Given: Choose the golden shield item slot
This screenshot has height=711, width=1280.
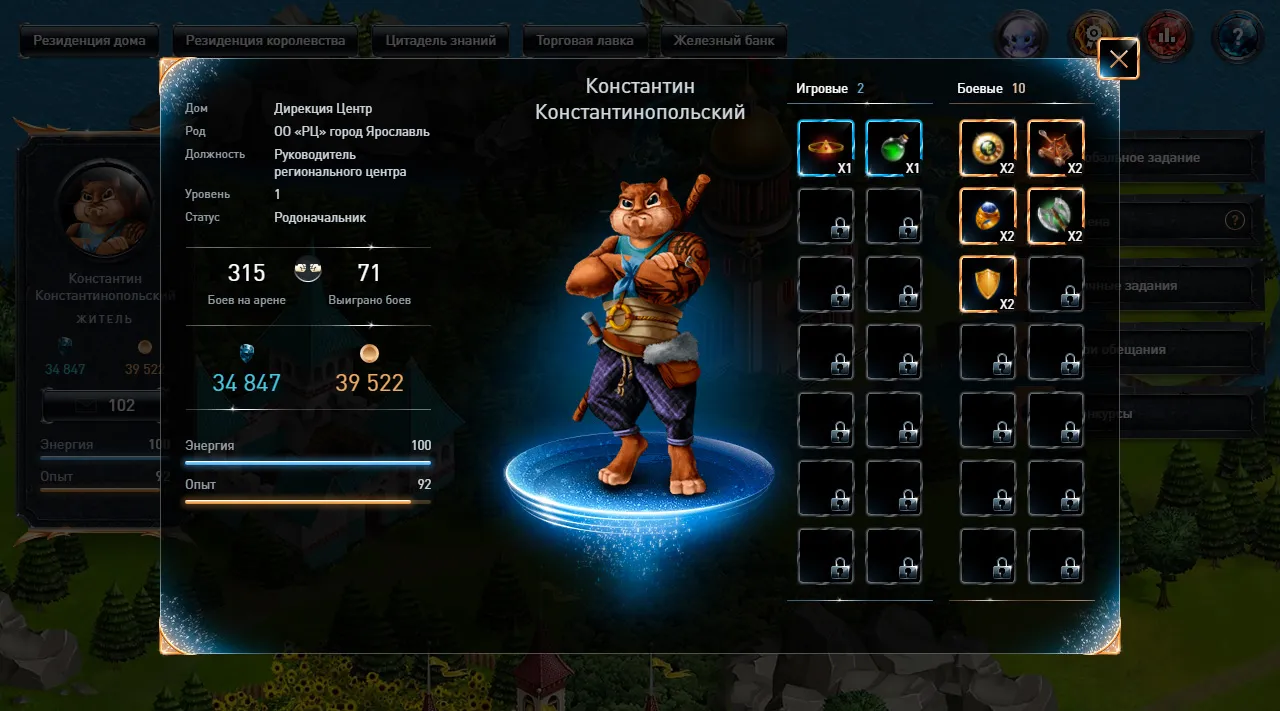Looking at the screenshot, I should tap(987, 284).
